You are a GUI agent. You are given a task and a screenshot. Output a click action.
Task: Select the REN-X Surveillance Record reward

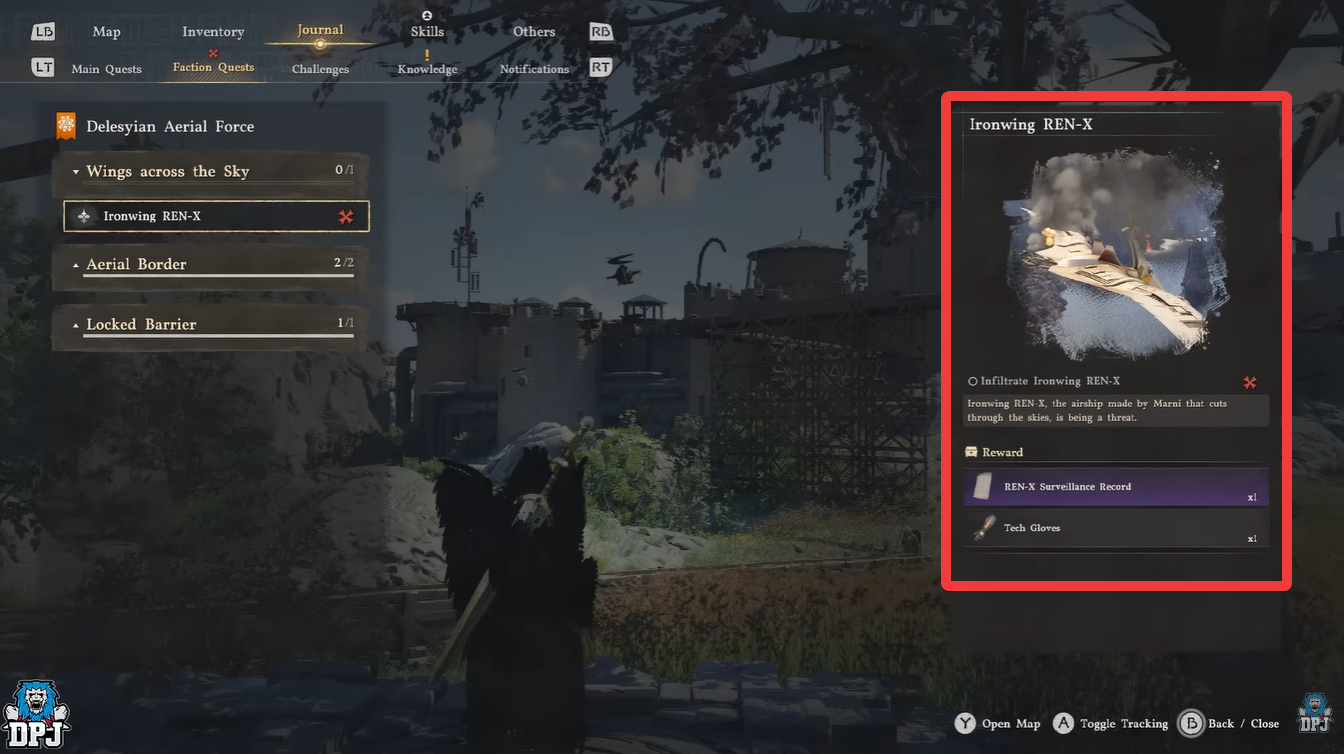1116,487
